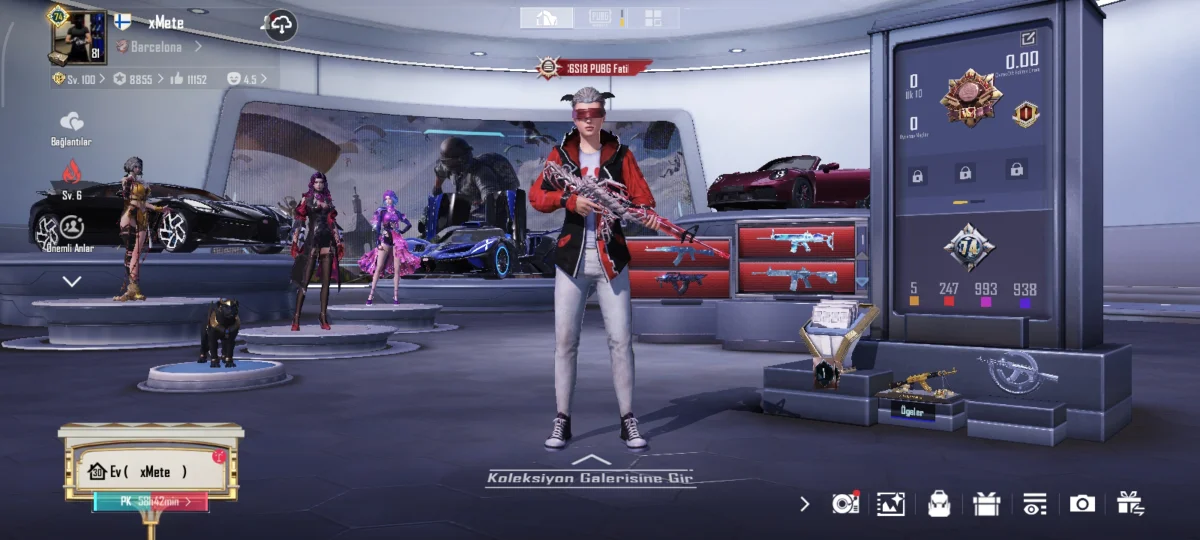Open the record player music icon
Viewport: 1200px width, 540px height.
(x=845, y=504)
